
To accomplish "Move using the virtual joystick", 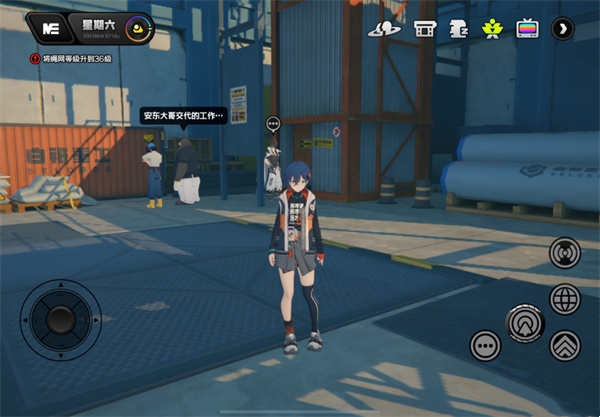I will [61, 320].
